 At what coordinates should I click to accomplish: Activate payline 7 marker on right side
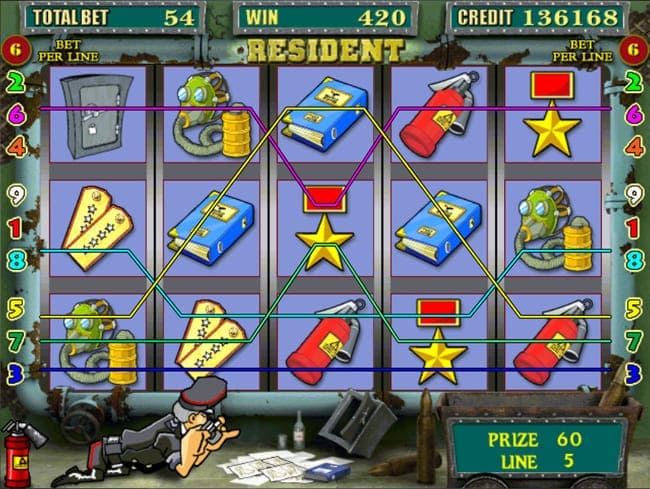[x=633, y=341]
